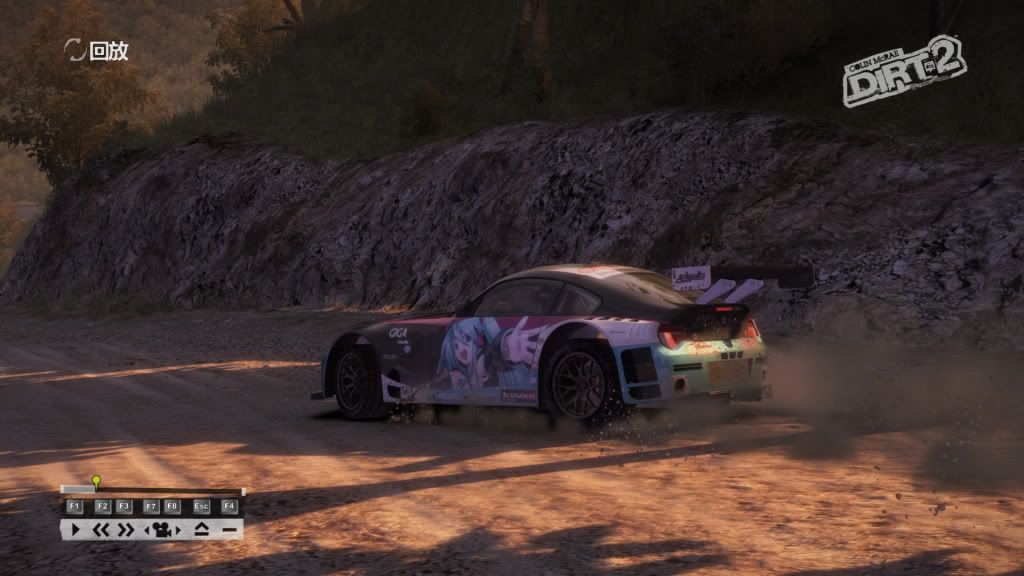Switch to the next replay camera

click(x=176, y=529)
